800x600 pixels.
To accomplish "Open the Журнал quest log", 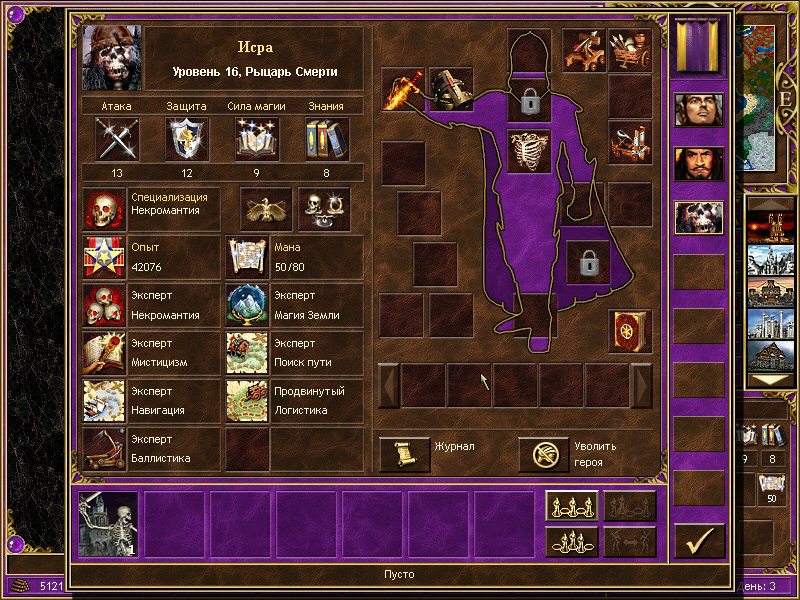I will (x=405, y=454).
